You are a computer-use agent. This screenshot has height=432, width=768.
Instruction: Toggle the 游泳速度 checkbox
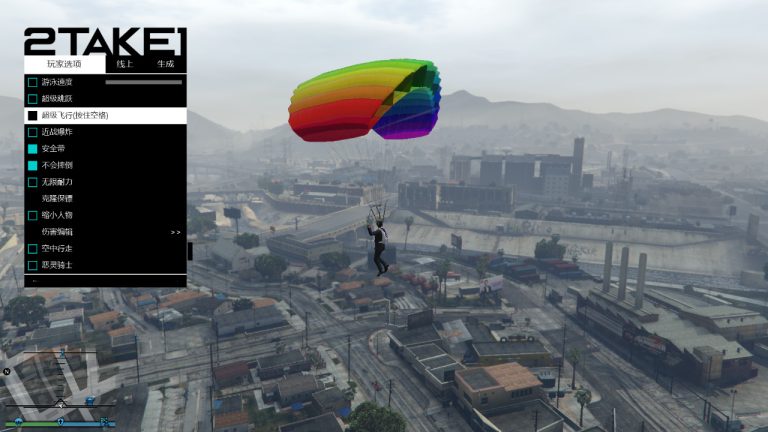point(33,82)
